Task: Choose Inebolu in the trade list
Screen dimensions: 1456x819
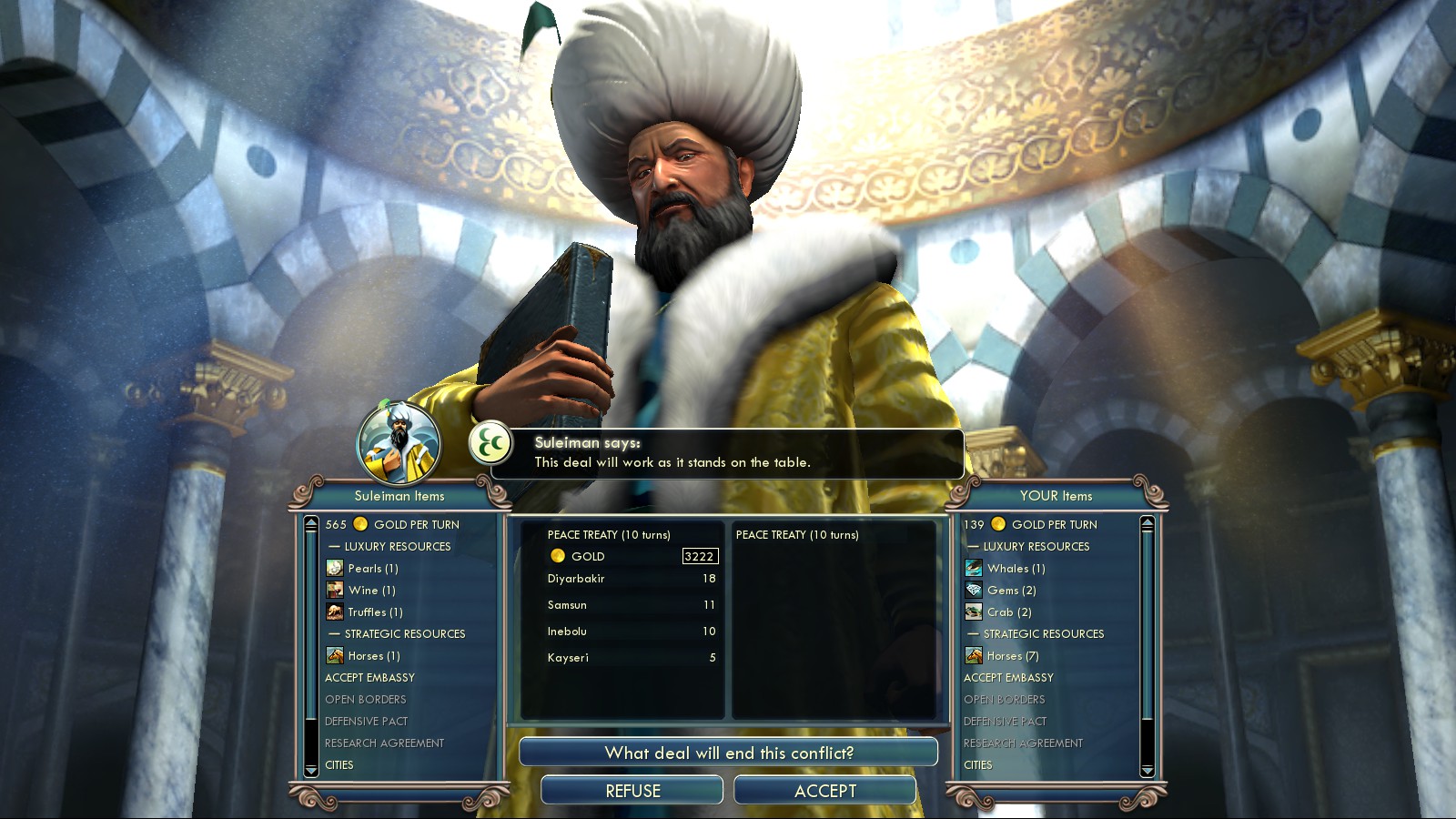Action: pyautogui.click(x=567, y=632)
